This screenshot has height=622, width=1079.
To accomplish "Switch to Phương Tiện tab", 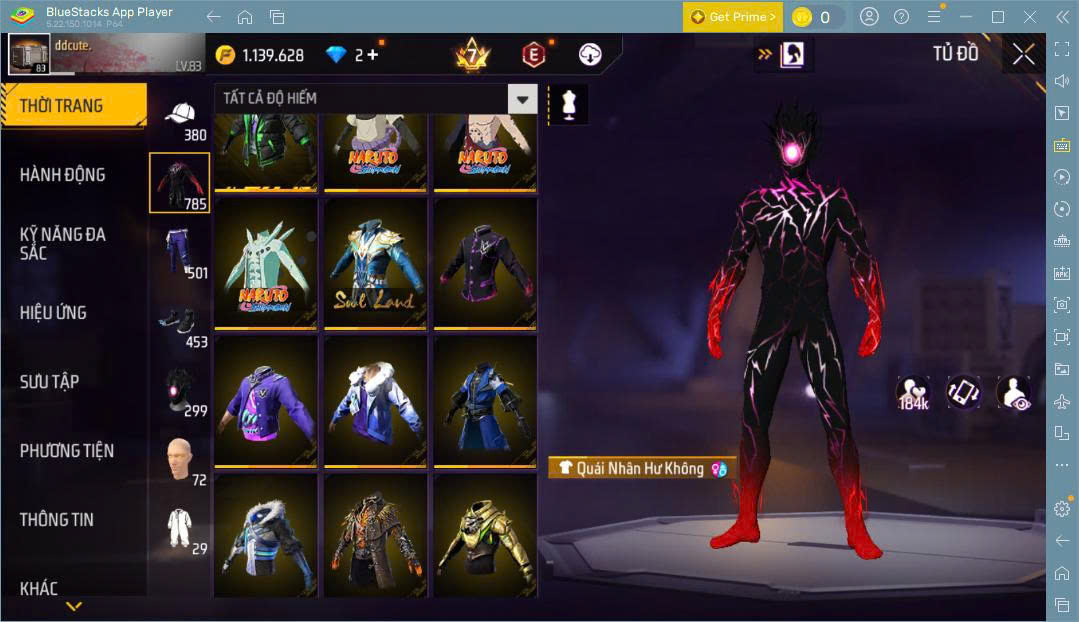I will 67,451.
